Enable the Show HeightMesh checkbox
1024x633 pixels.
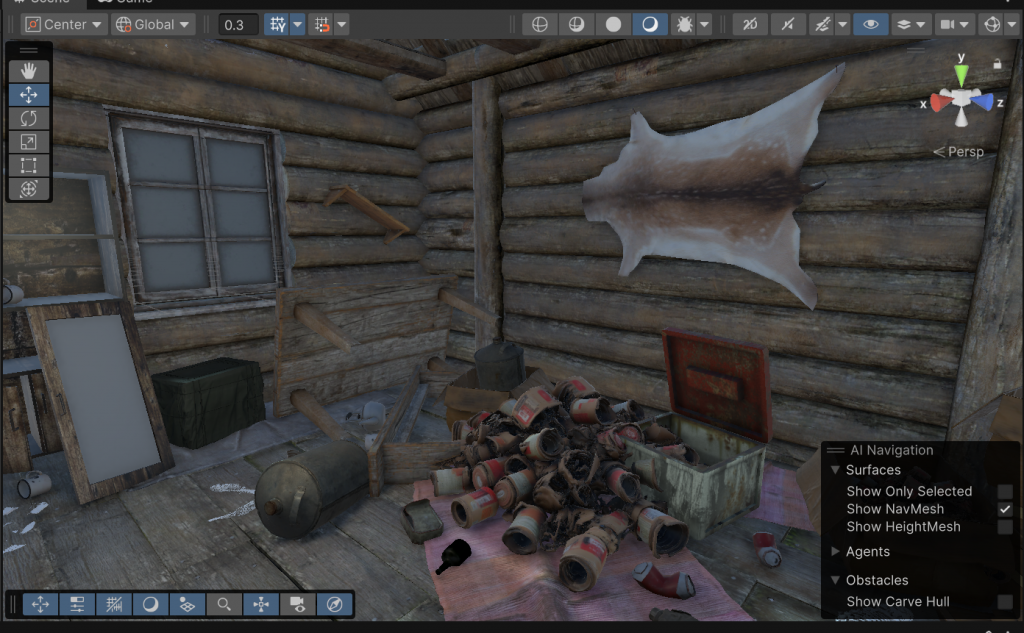pyautogui.click(x=1004, y=526)
